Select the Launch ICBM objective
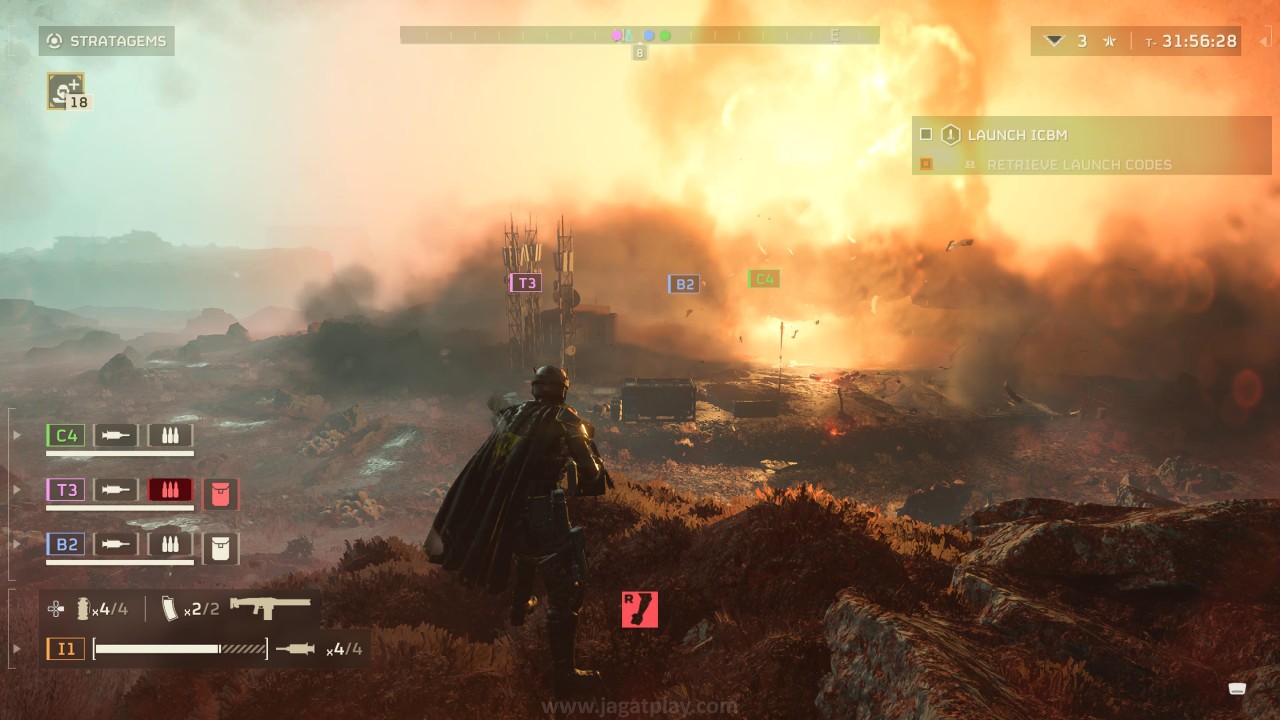 tap(1017, 135)
